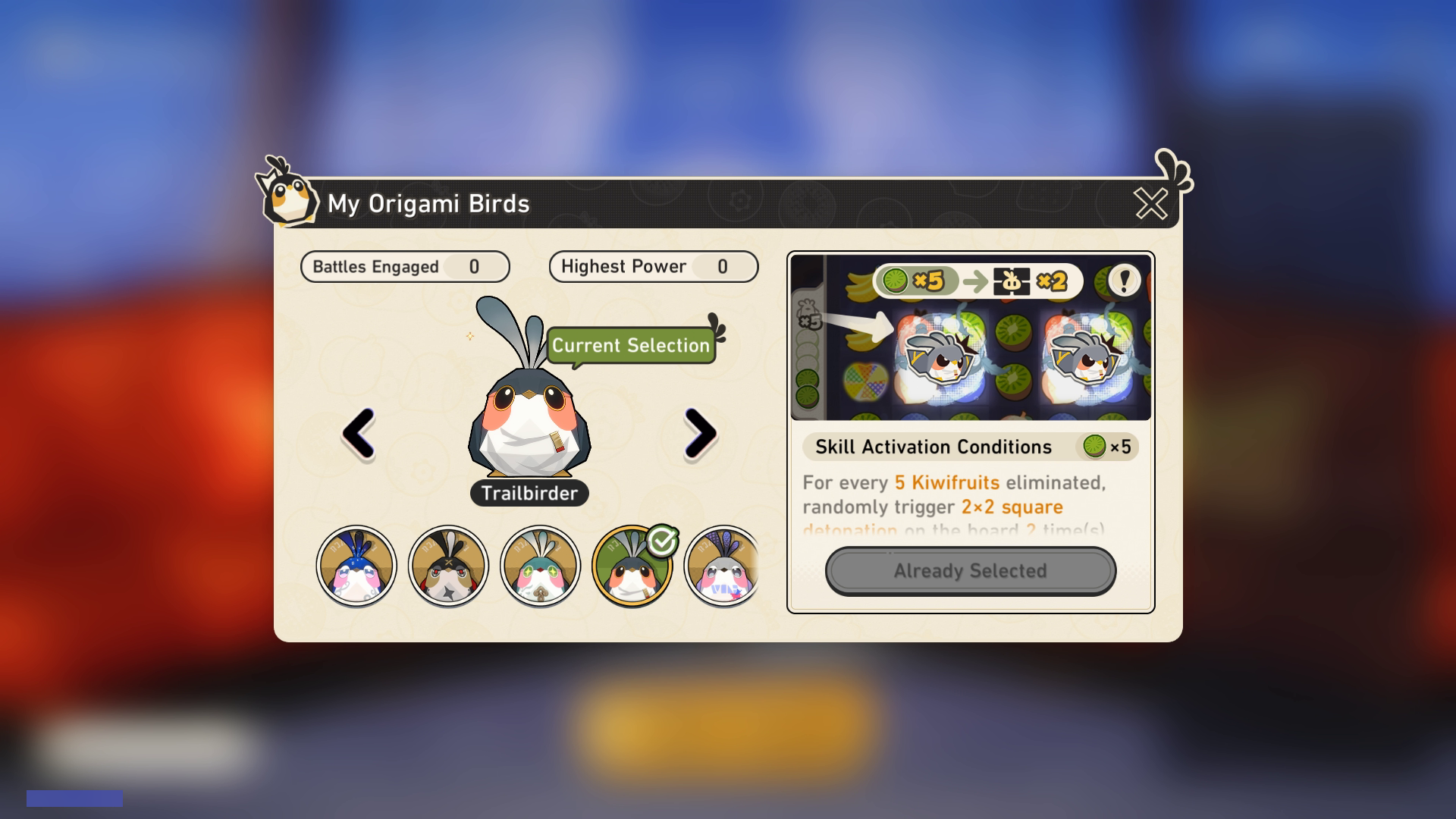The height and width of the screenshot is (819, 1456).
Task: Select the star-eyed green bird portrait
Action: (540, 565)
